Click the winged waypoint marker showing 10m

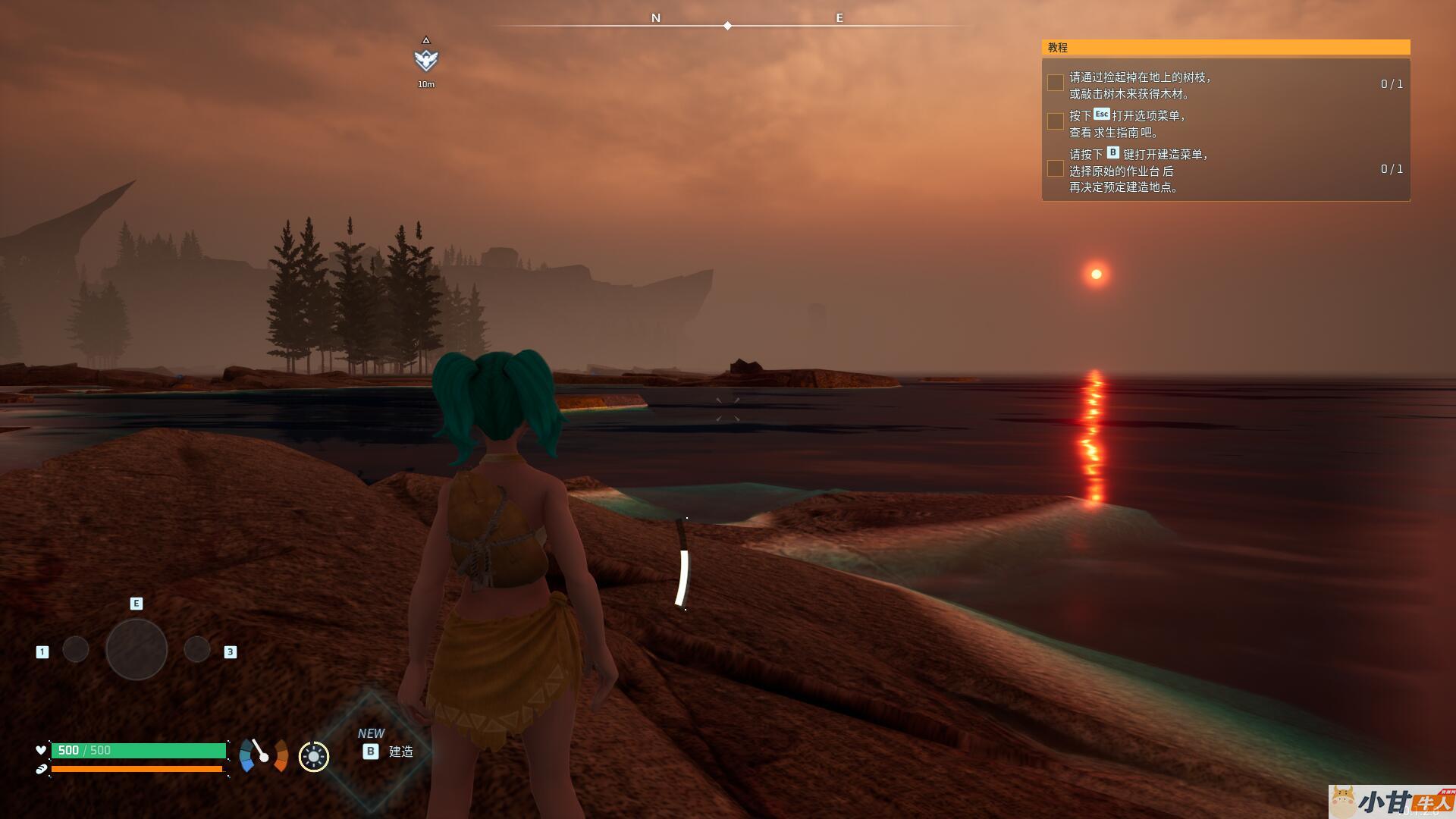pos(426,59)
